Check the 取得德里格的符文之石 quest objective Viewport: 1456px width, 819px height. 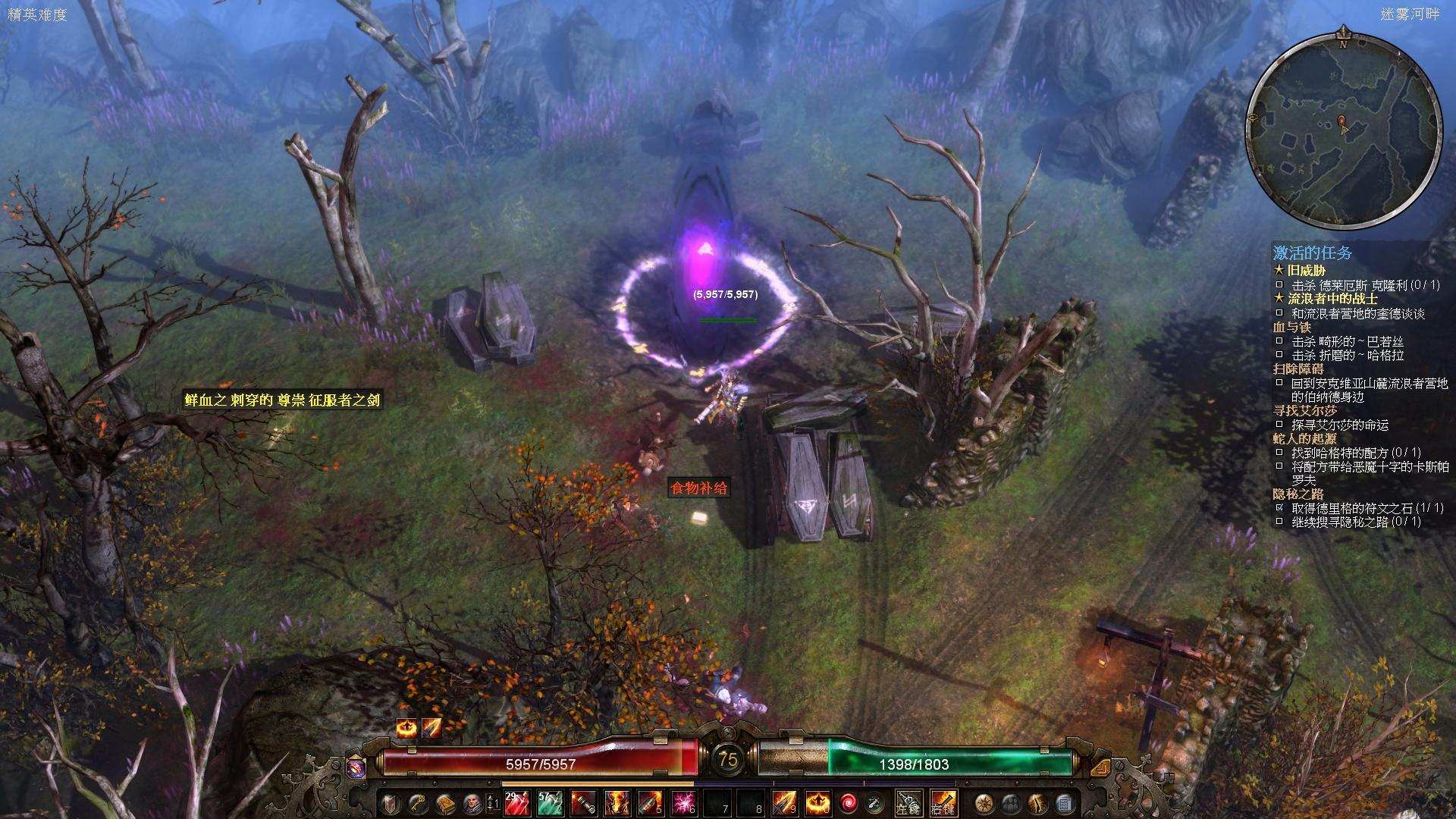1279,507
